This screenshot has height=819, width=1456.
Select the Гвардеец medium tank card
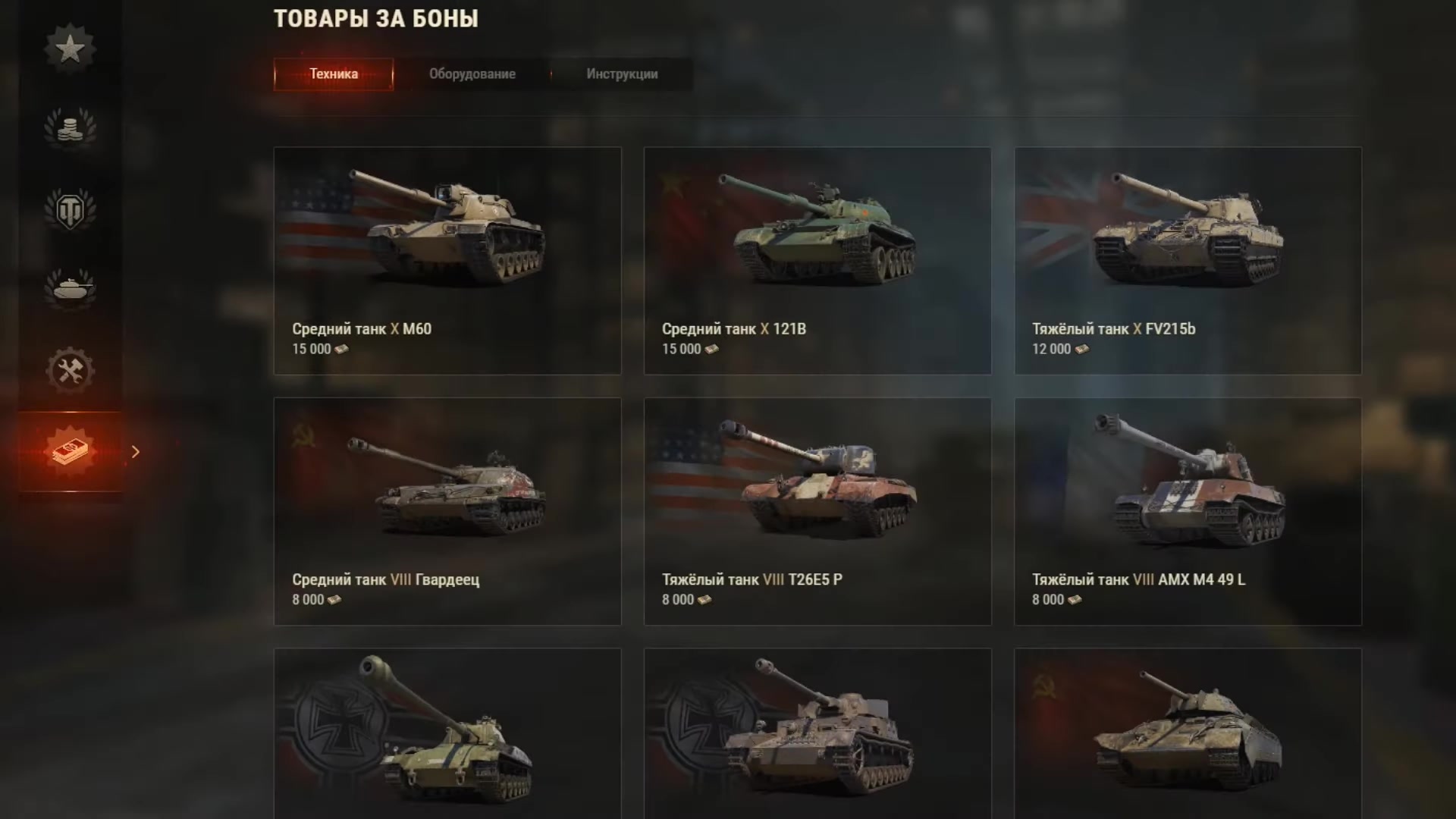pos(447,511)
